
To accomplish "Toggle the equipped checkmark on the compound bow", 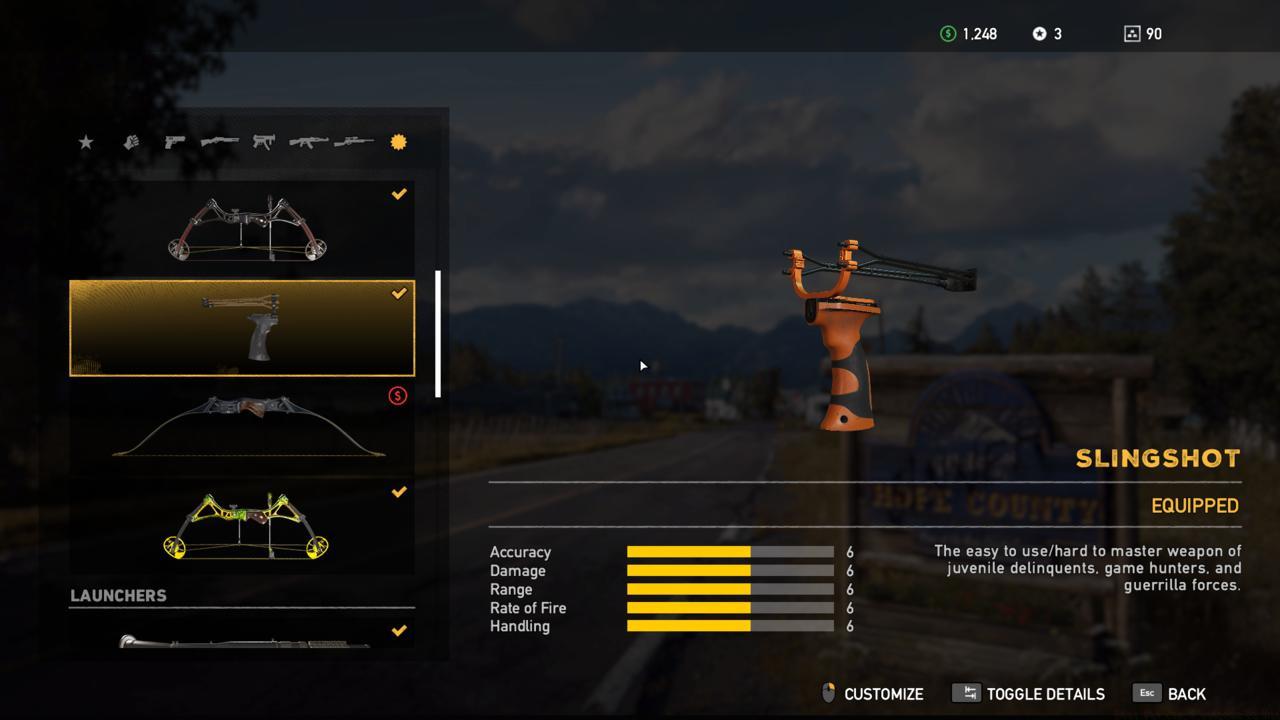I will click(x=399, y=194).
